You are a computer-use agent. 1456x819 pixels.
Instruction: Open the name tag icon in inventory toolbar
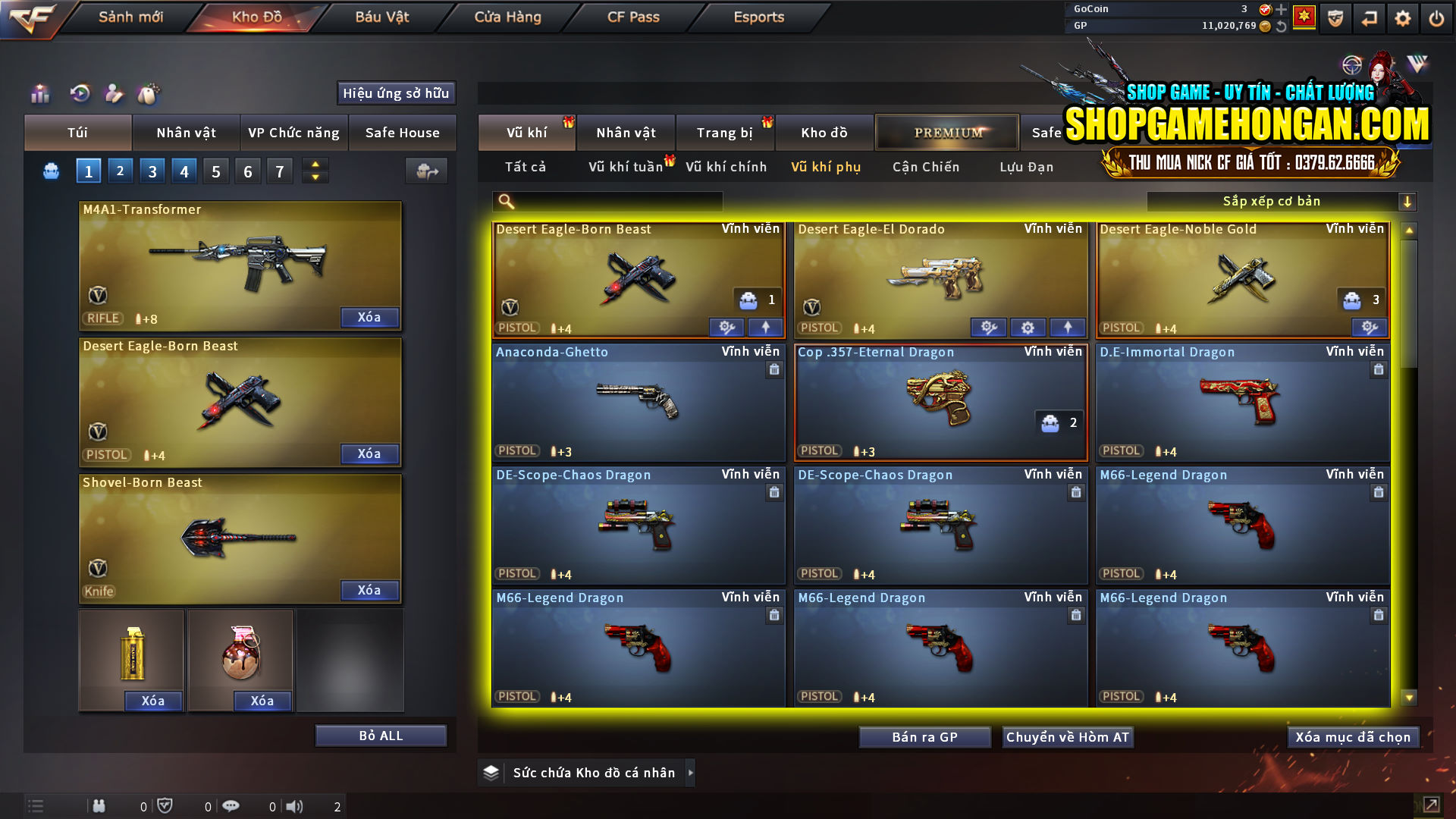(x=149, y=95)
